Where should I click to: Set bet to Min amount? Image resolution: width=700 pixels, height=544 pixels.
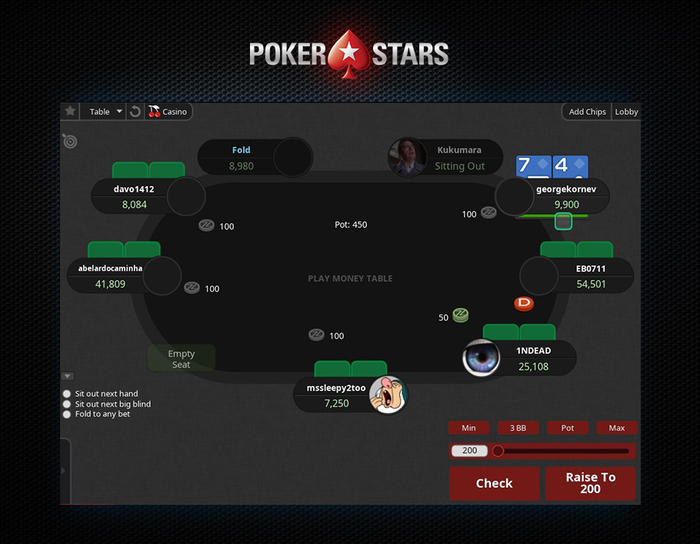pyautogui.click(x=469, y=428)
